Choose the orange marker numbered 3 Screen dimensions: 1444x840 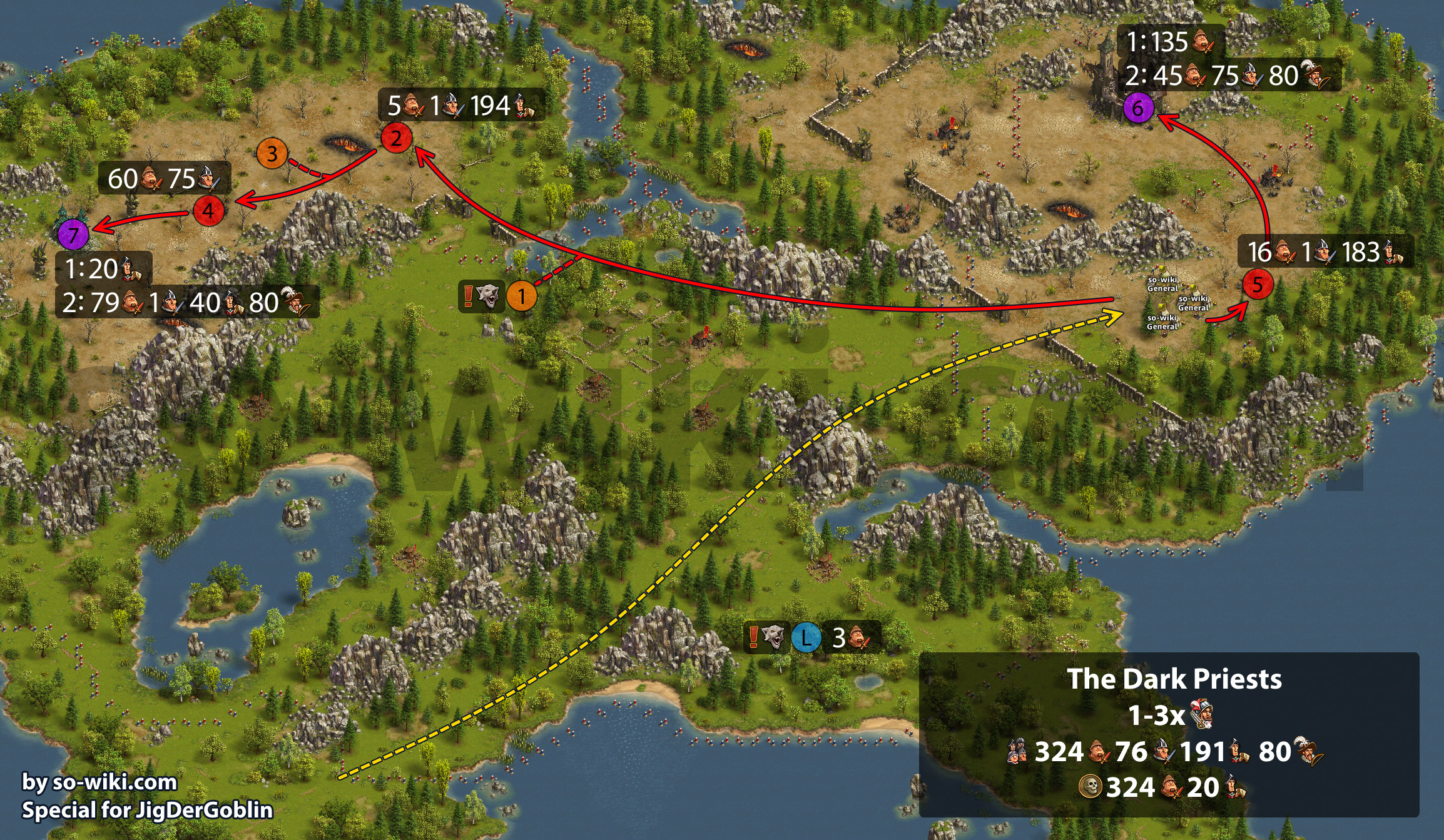(x=272, y=153)
